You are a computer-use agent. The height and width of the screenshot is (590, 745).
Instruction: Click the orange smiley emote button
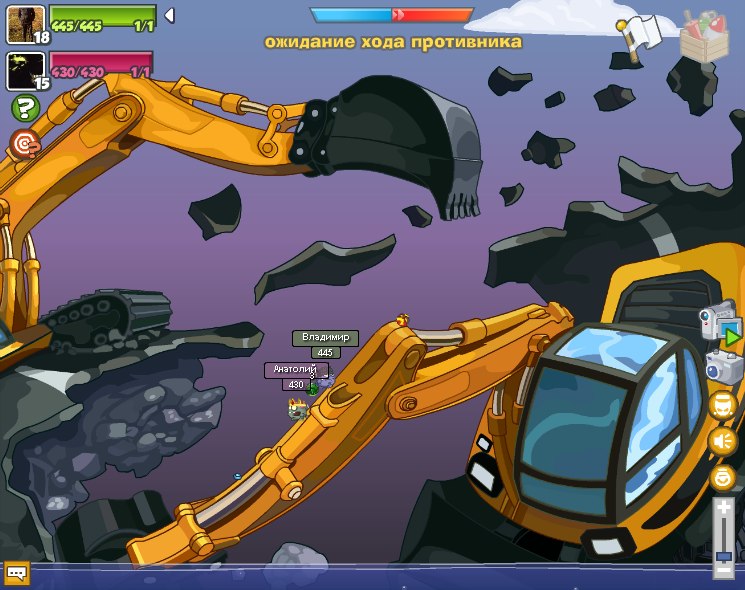tap(722, 478)
